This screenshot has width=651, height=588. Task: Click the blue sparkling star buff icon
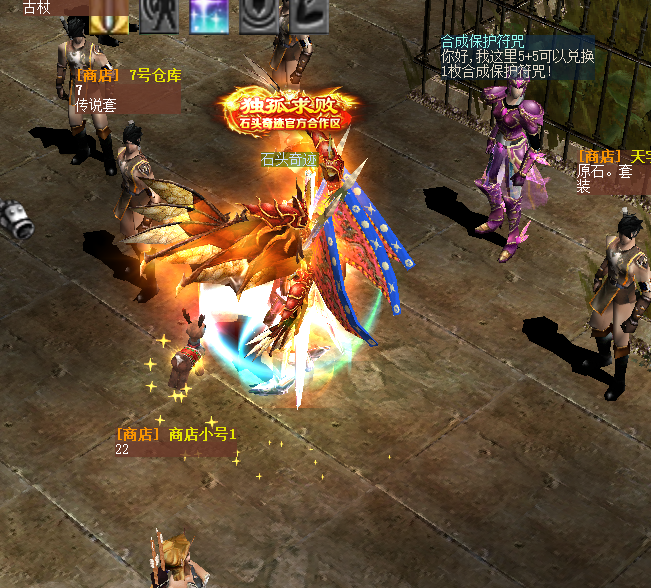pyautogui.click(x=209, y=16)
